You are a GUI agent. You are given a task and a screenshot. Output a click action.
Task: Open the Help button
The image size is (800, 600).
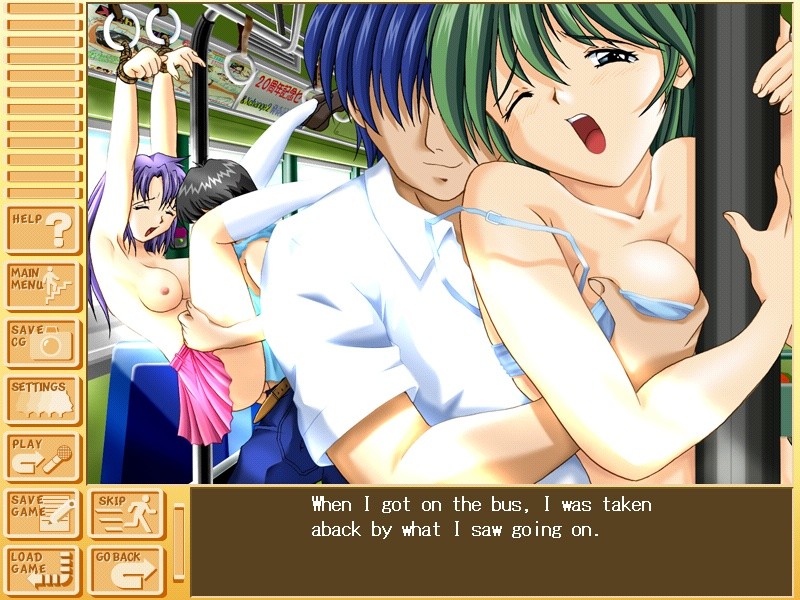coord(43,229)
